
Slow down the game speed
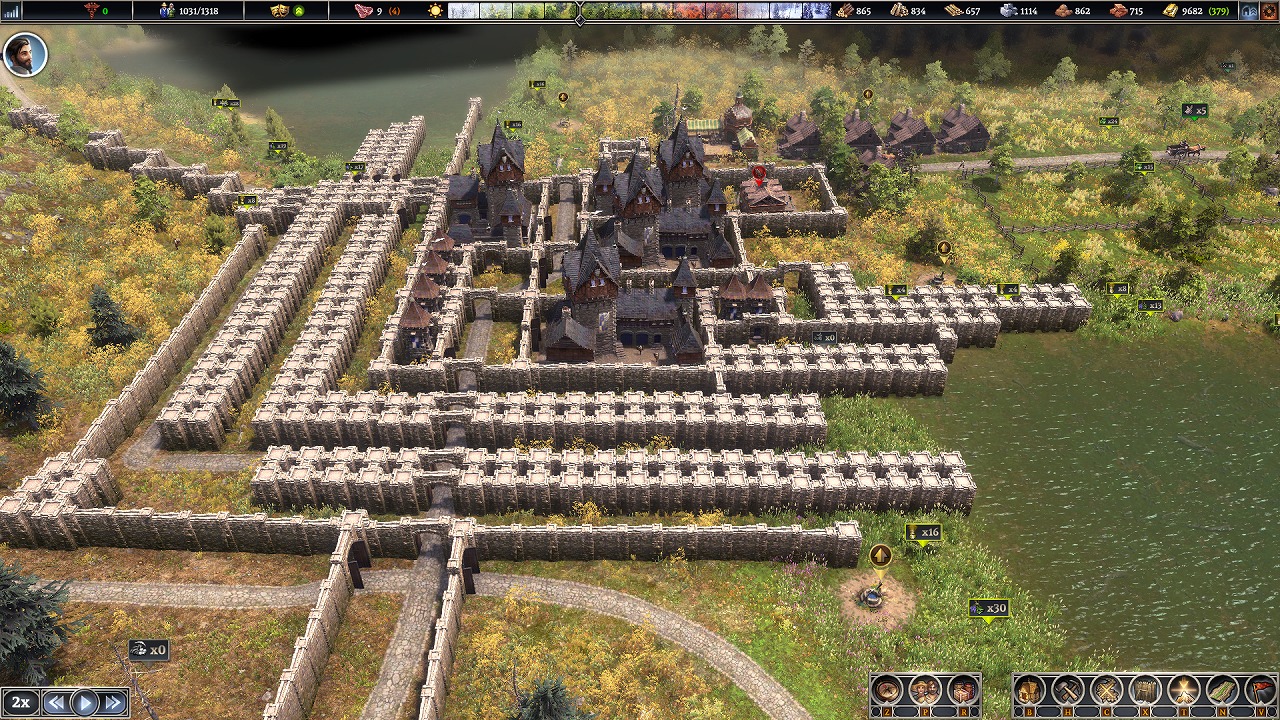click(57, 703)
